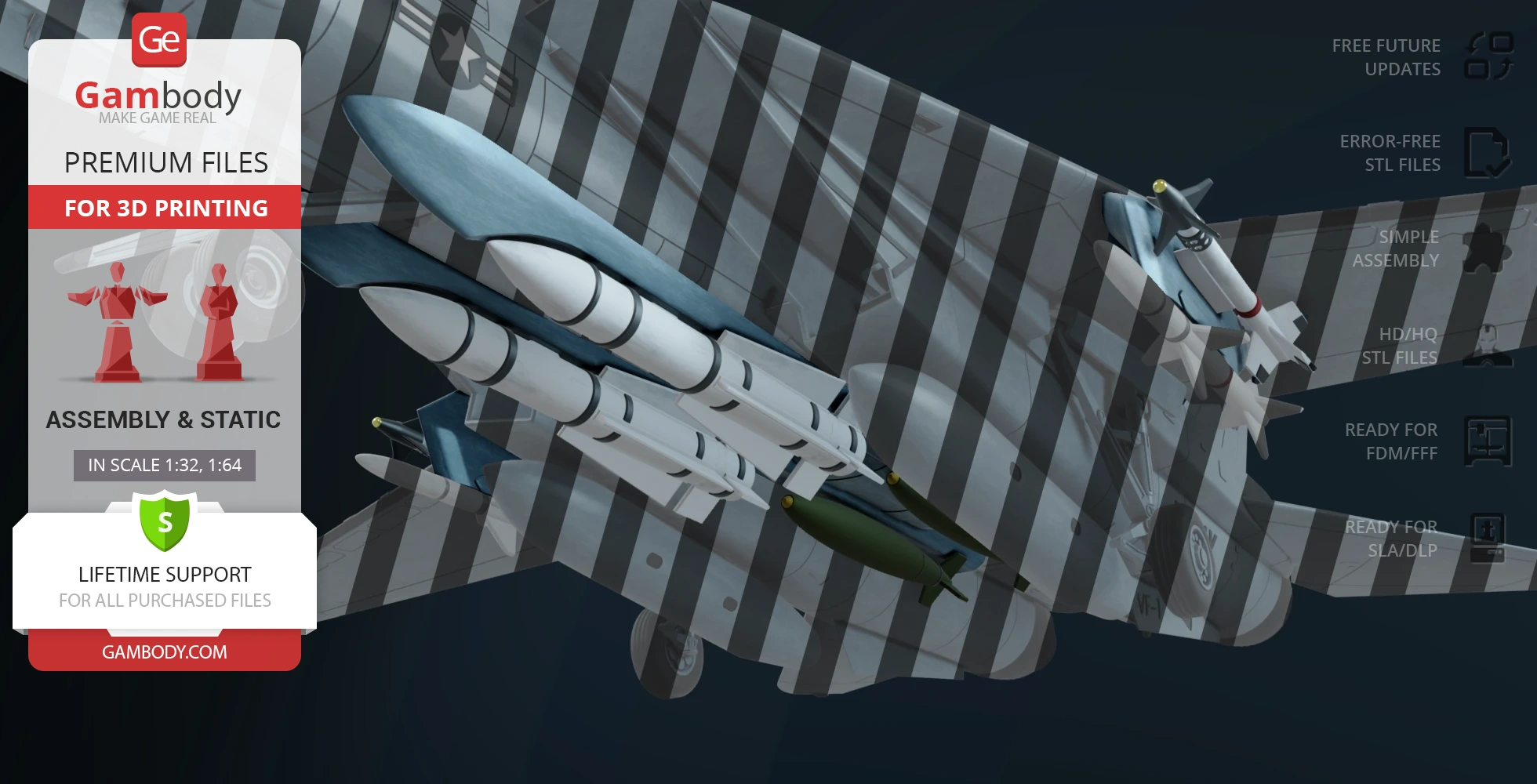Viewport: 1537px width, 784px height.
Task: Open the GAMBODY.COM banner link
Action: (165, 652)
